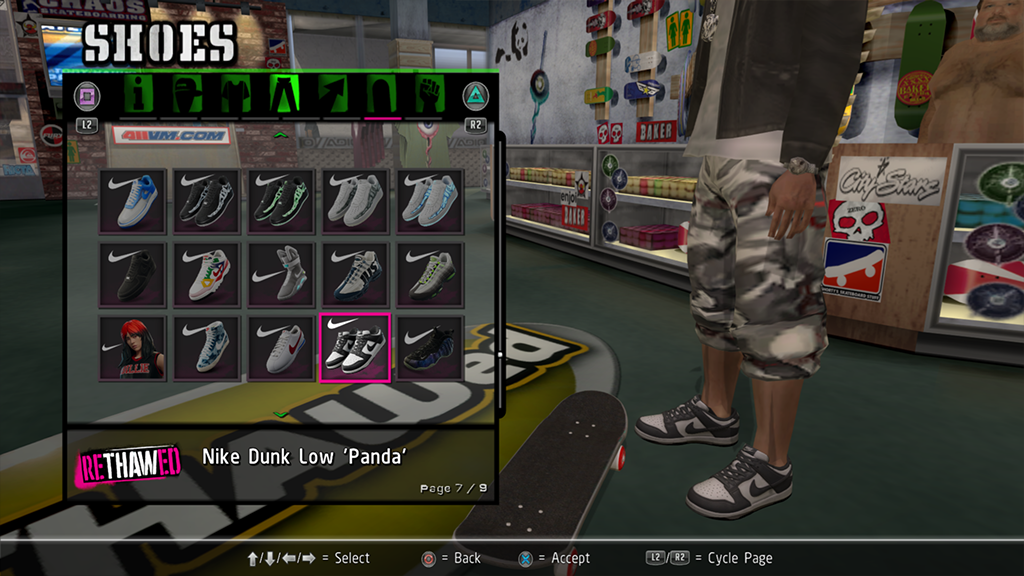This screenshot has height=576, width=1024.
Task: Choose the white shoe with red swoosh
Action: [280, 346]
